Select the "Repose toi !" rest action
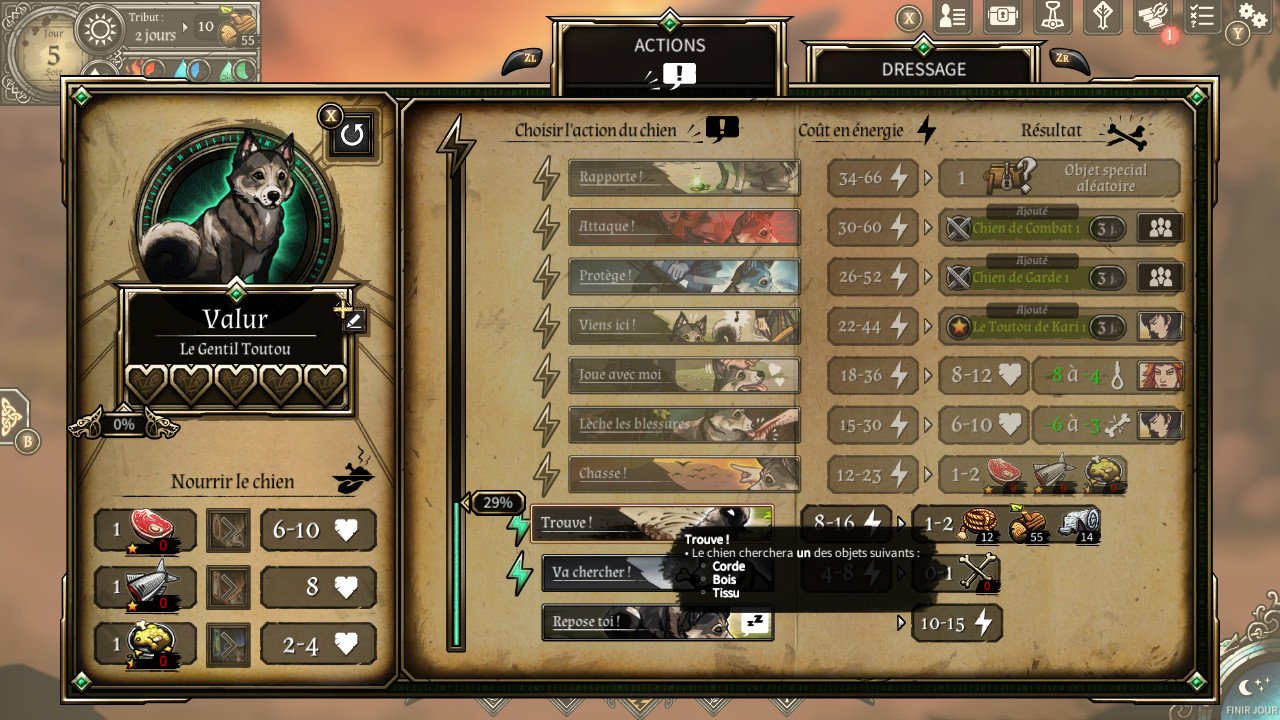The height and width of the screenshot is (720, 1280). (x=655, y=622)
